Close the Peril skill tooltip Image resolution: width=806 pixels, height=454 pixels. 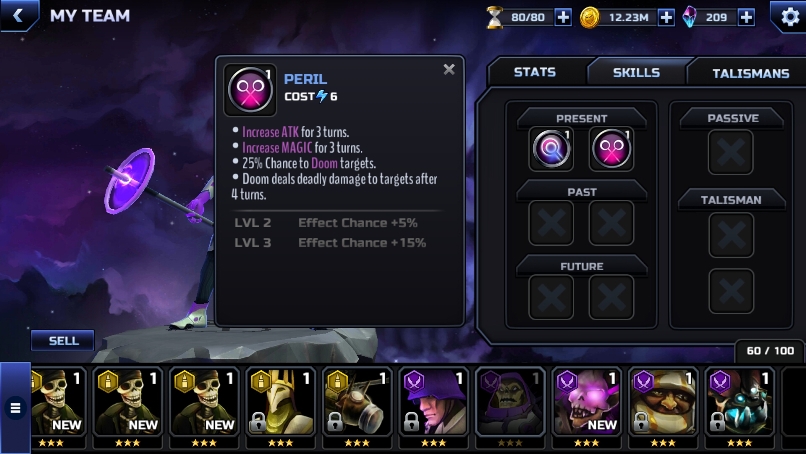(449, 70)
